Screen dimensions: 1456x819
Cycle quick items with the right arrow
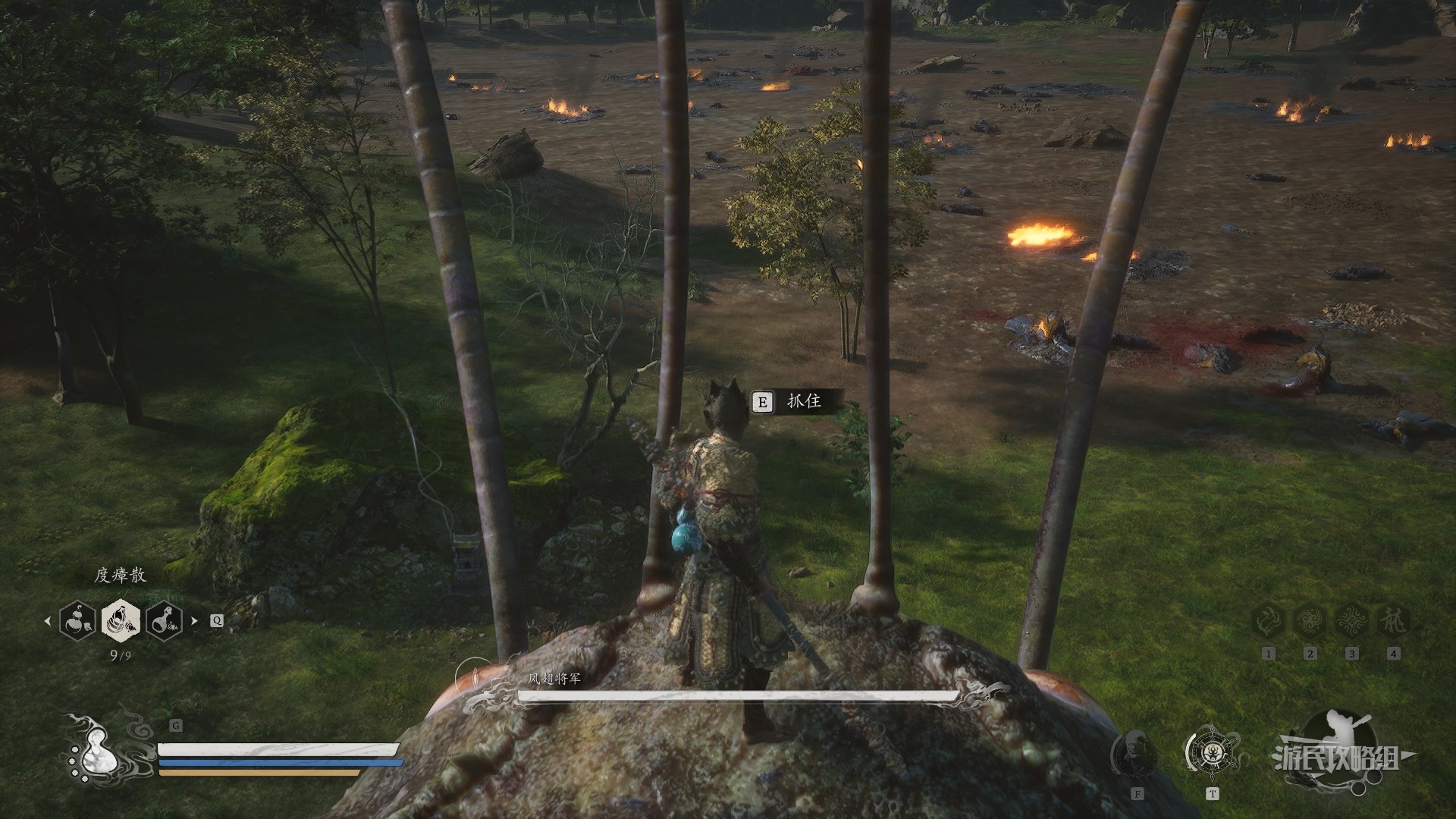194,620
